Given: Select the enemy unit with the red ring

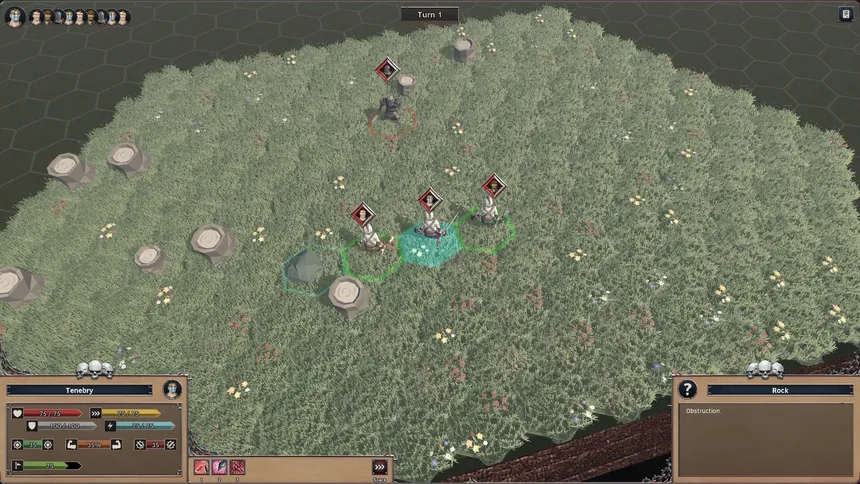Looking at the screenshot, I should 390,110.
